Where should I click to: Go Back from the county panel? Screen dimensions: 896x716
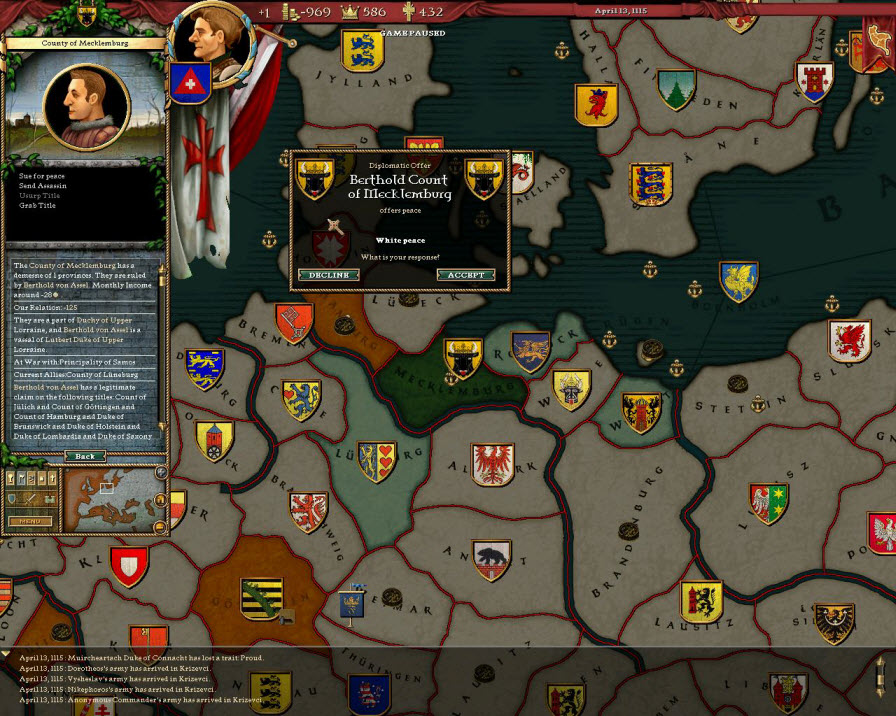coord(85,456)
